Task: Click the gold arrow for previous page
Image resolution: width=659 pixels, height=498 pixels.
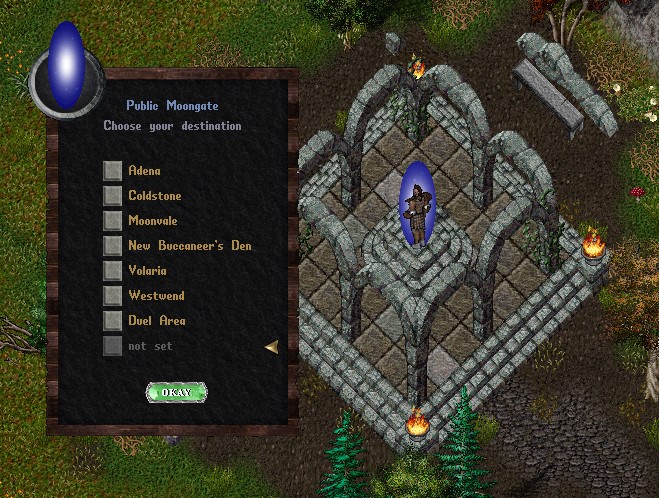Action: (x=270, y=347)
